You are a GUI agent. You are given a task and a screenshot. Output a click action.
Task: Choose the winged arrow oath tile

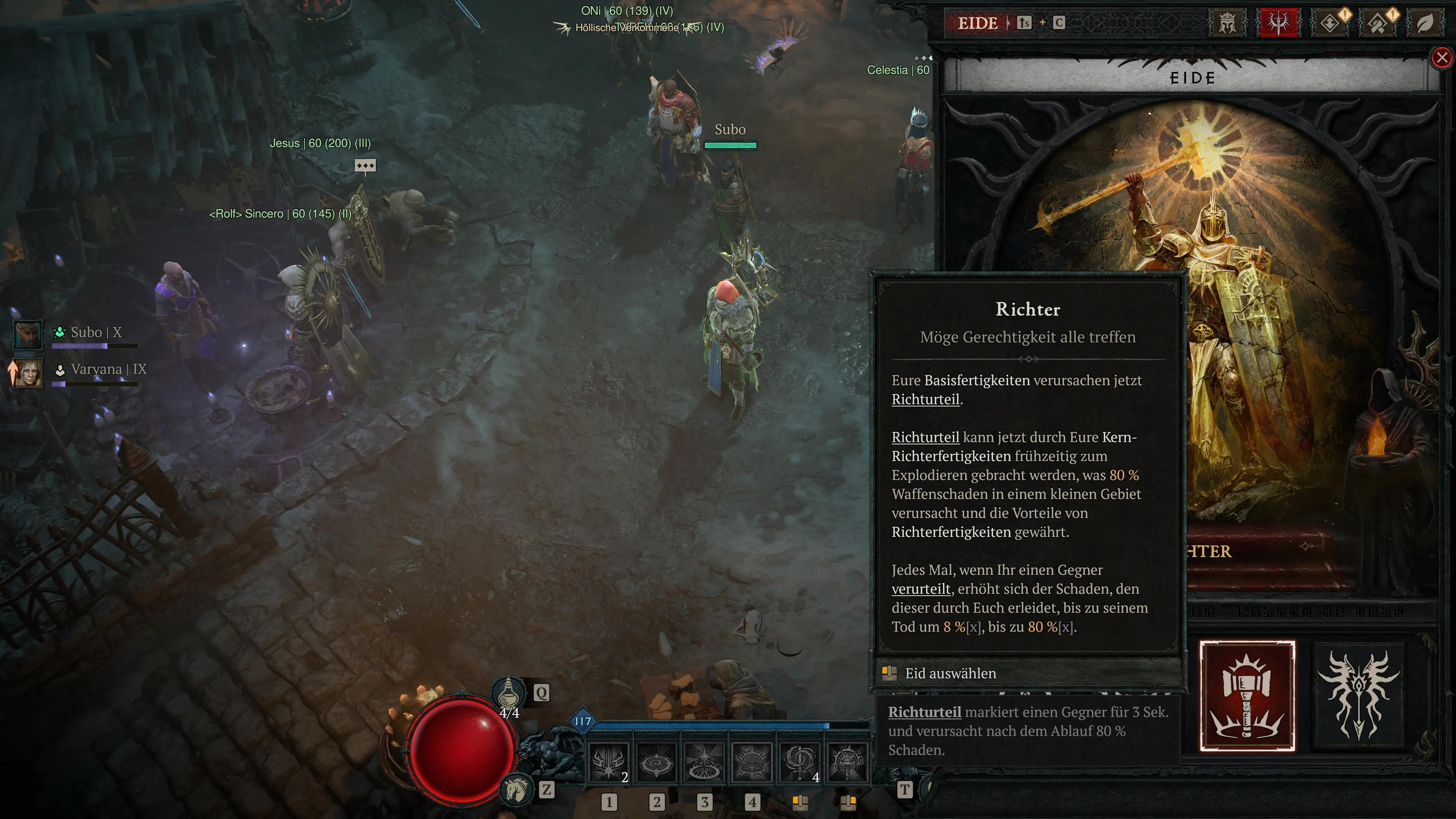click(1359, 696)
